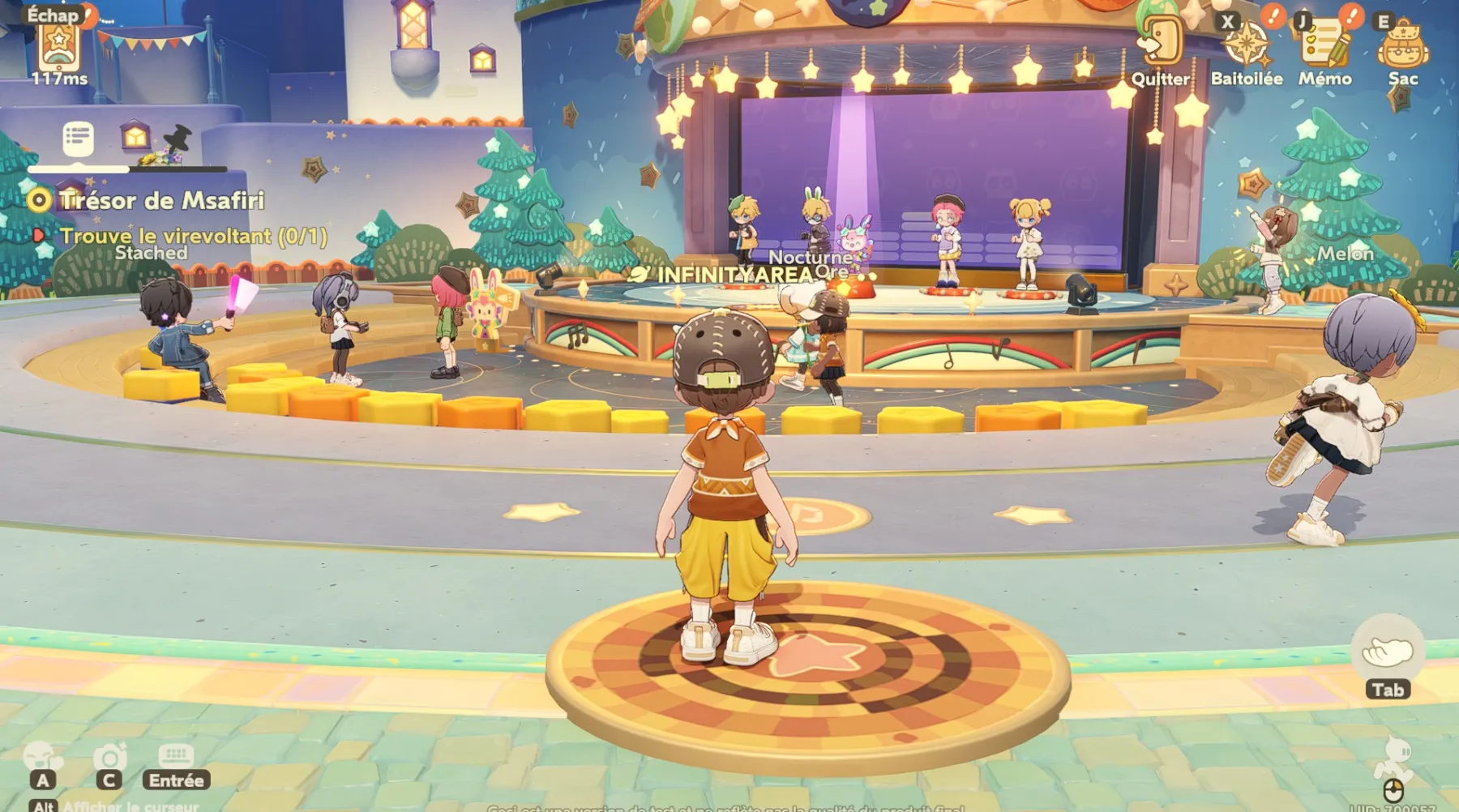
Task: Select the quest list tab icon
Action: [x=79, y=139]
